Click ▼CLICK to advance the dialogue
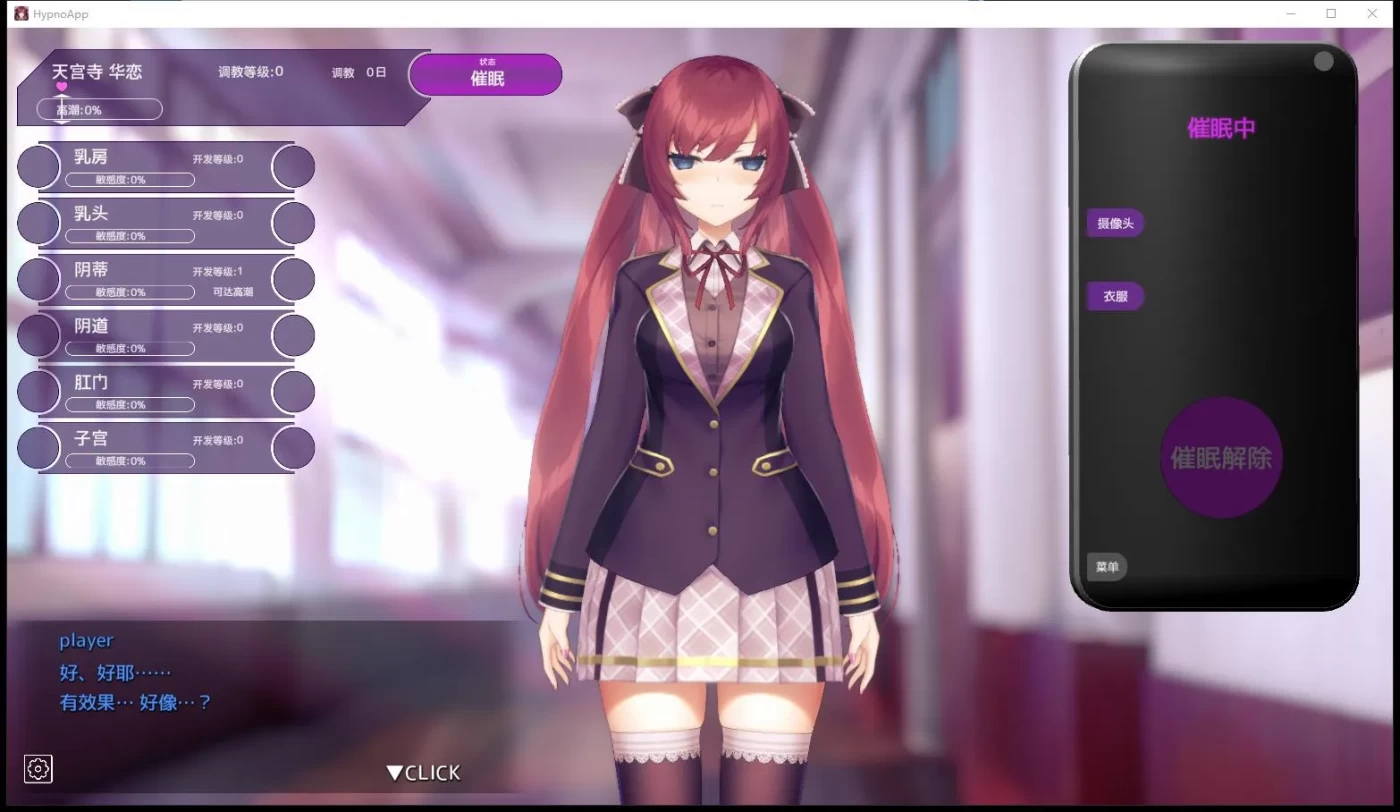Screen dimensions: 1400x812 pyautogui.click(x=422, y=771)
